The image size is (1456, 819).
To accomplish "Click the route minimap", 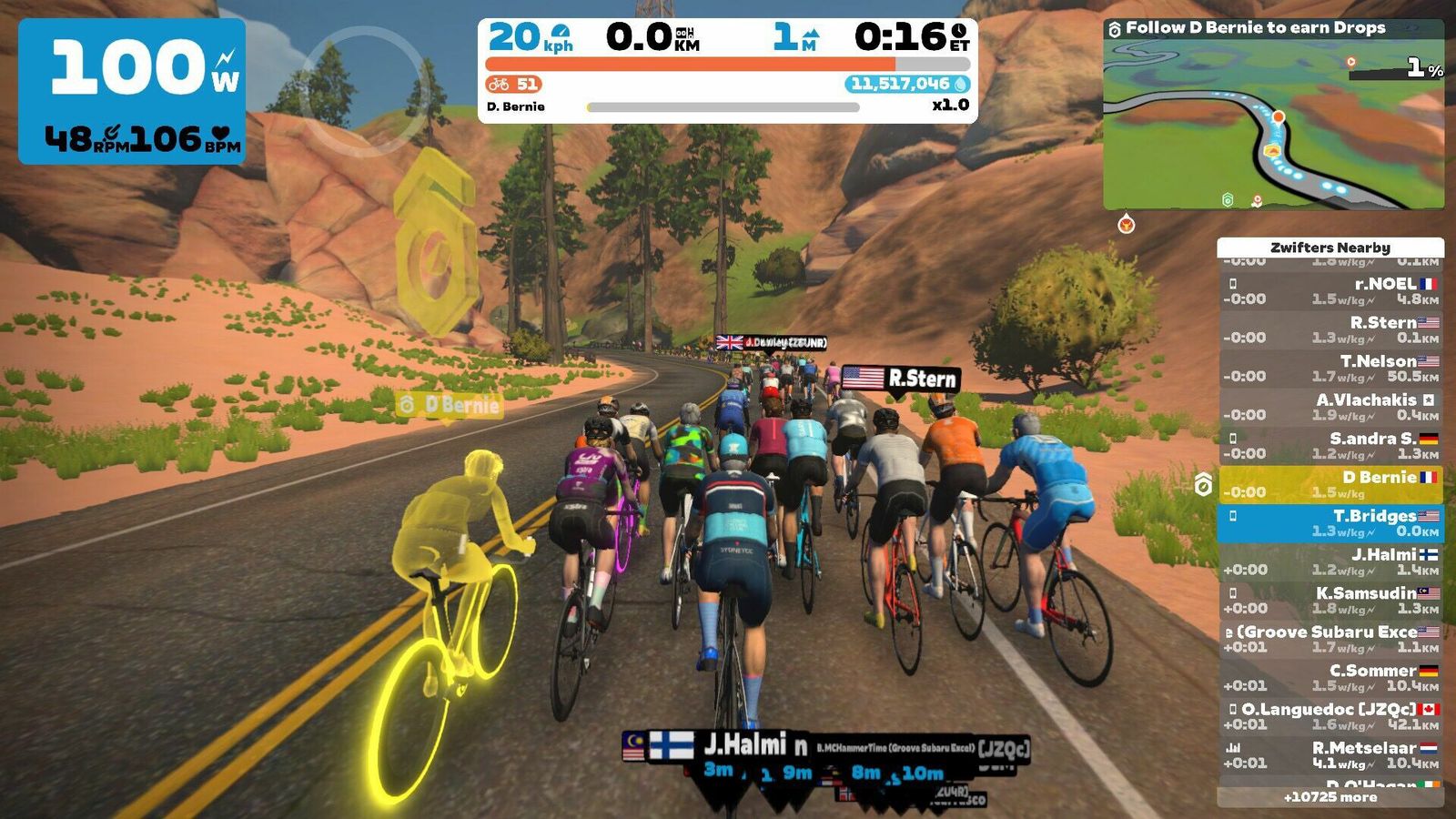I will click(1273, 125).
